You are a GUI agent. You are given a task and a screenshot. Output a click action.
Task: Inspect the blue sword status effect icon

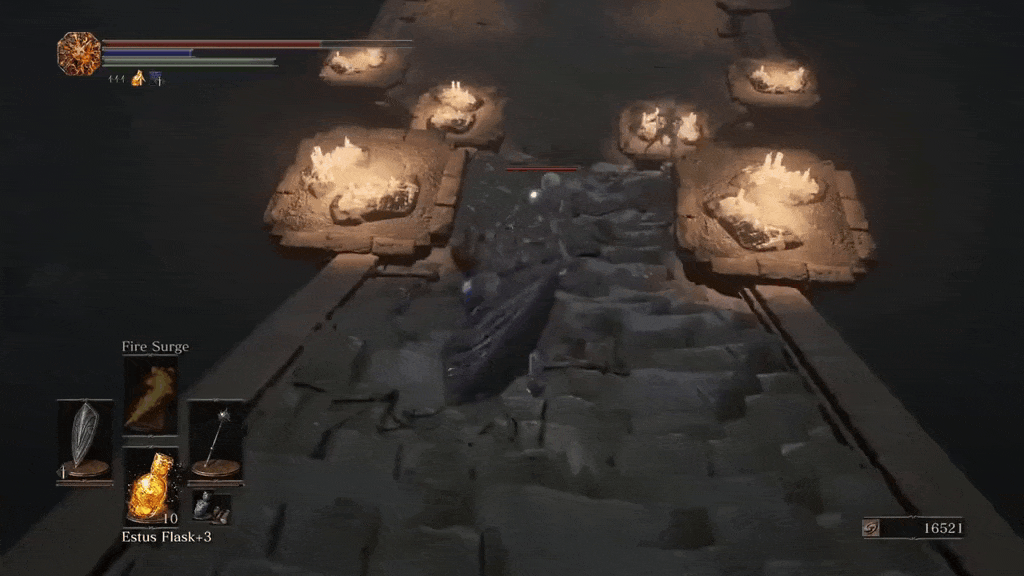click(155, 78)
